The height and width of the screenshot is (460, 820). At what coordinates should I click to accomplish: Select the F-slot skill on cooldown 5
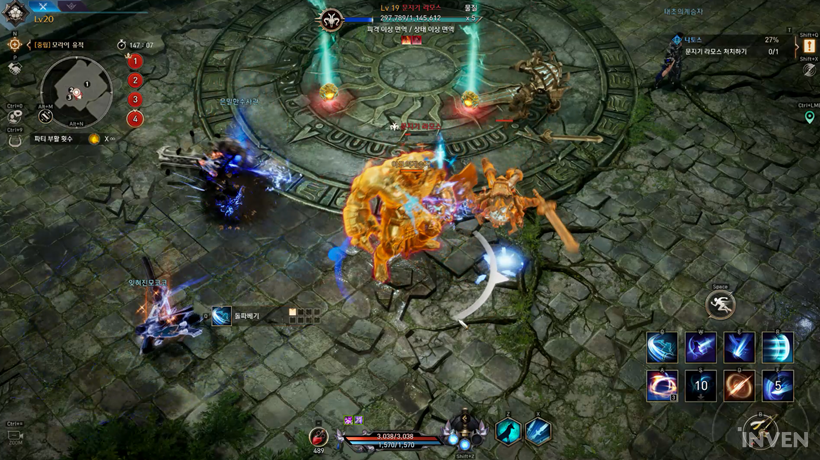(x=778, y=385)
